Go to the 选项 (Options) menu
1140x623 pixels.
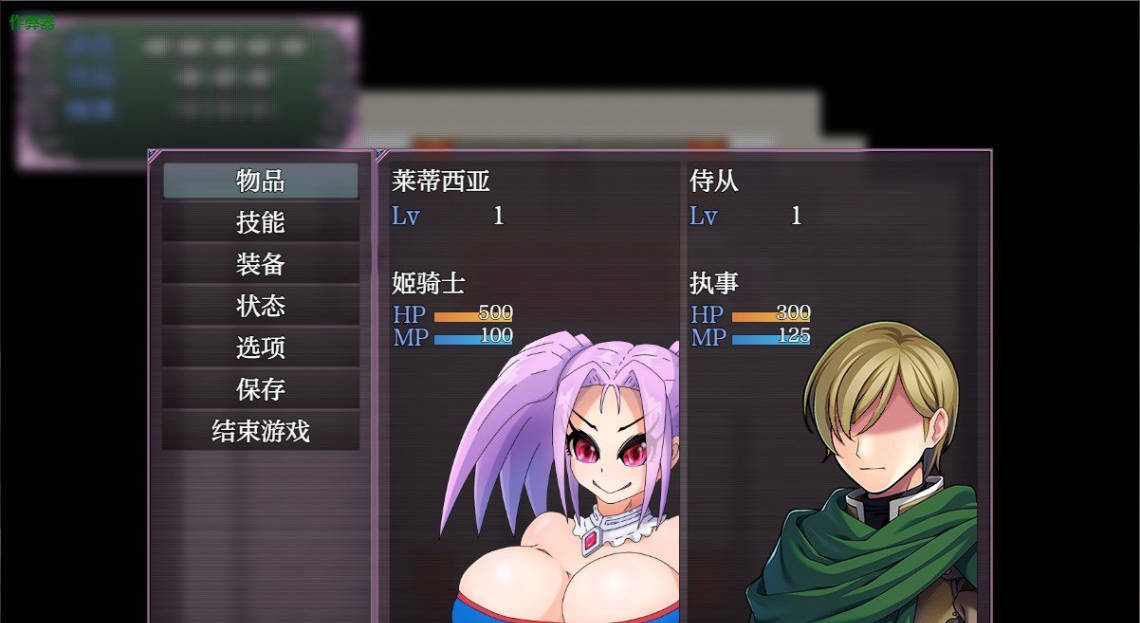[260, 348]
